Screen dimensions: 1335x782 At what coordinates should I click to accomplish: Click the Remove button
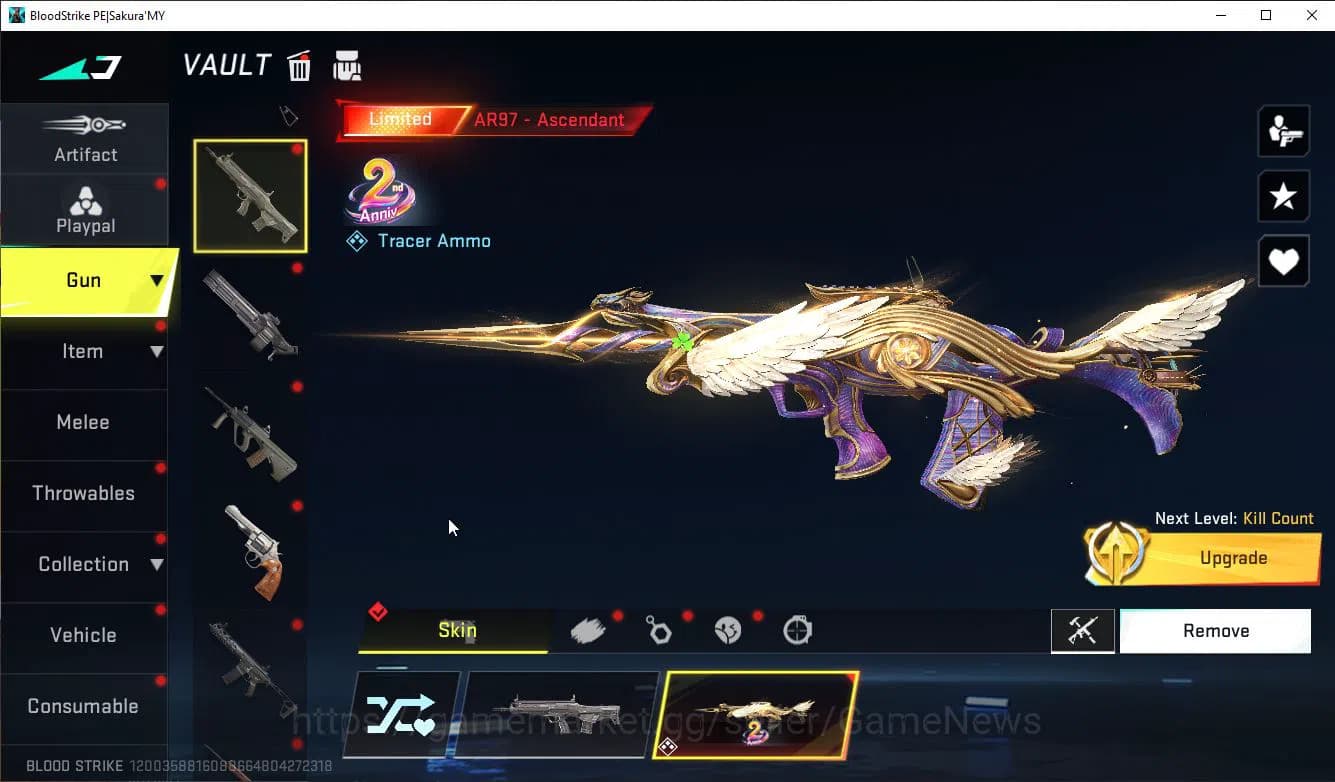click(x=1215, y=630)
